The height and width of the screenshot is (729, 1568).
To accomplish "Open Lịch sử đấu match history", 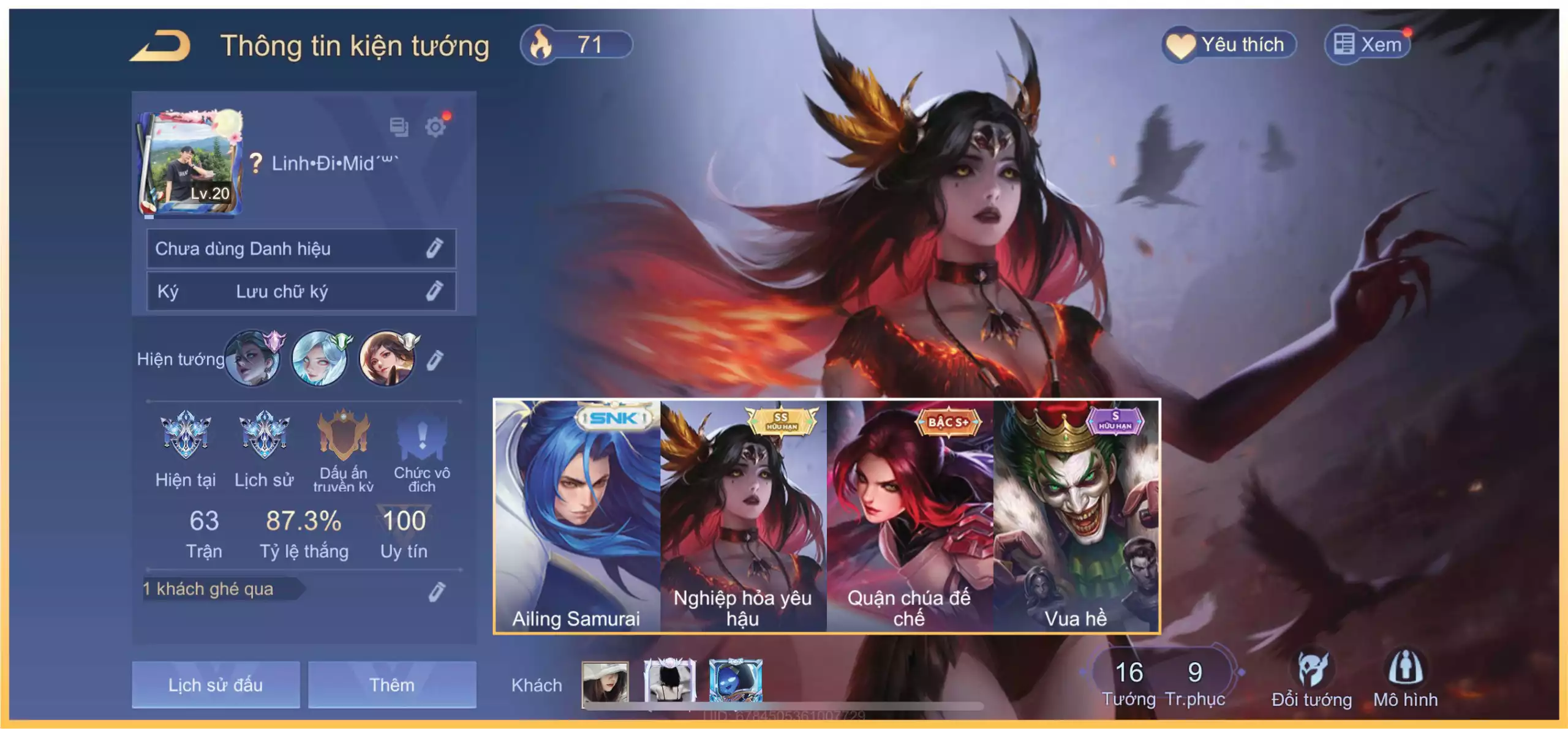I will coord(216,684).
